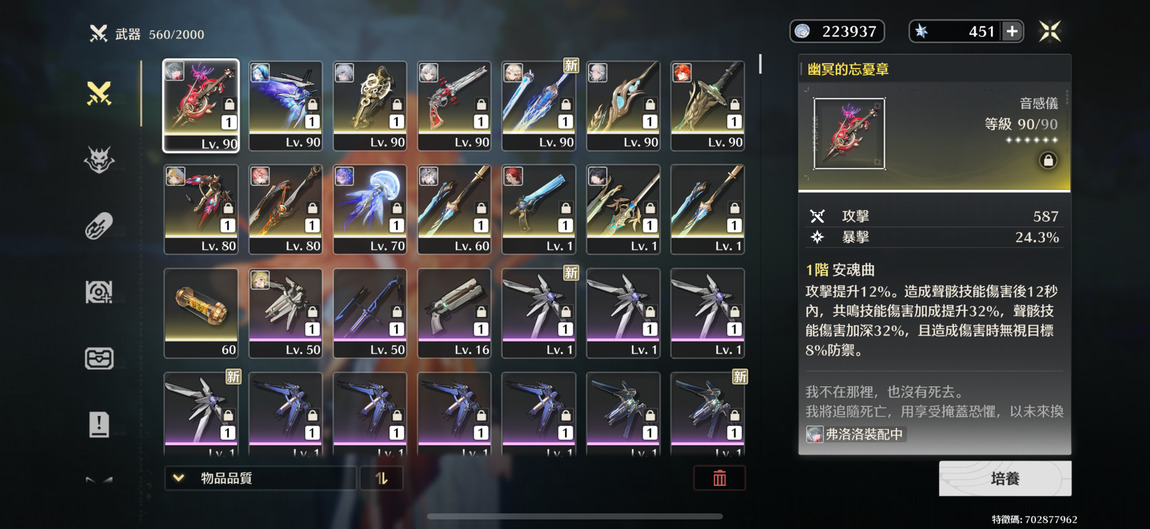Click the red trash can discard button
The height and width of the screenshot is (529, 1150).
(719, 478)
